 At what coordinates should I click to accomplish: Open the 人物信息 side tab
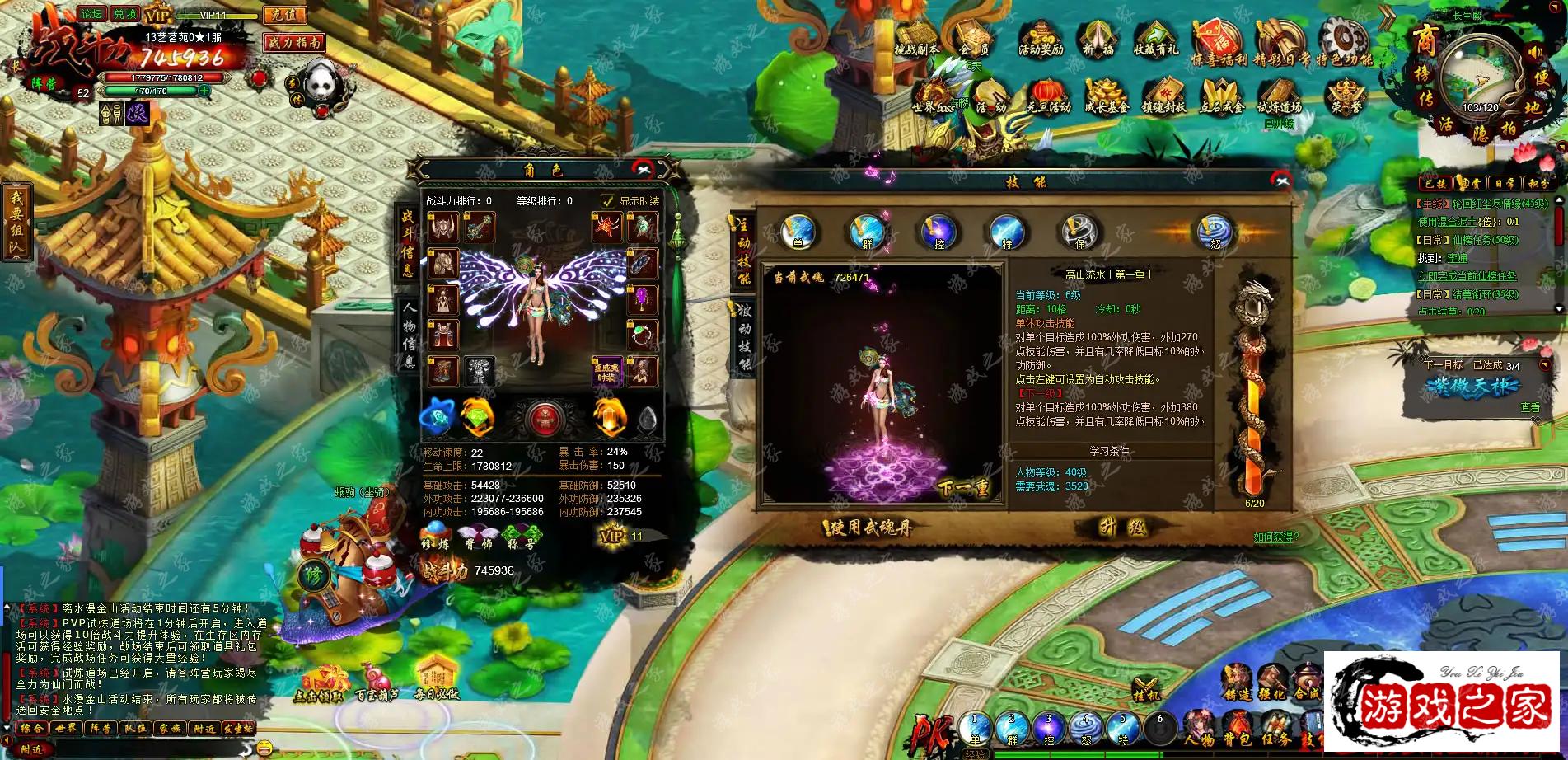pos(409,334)
